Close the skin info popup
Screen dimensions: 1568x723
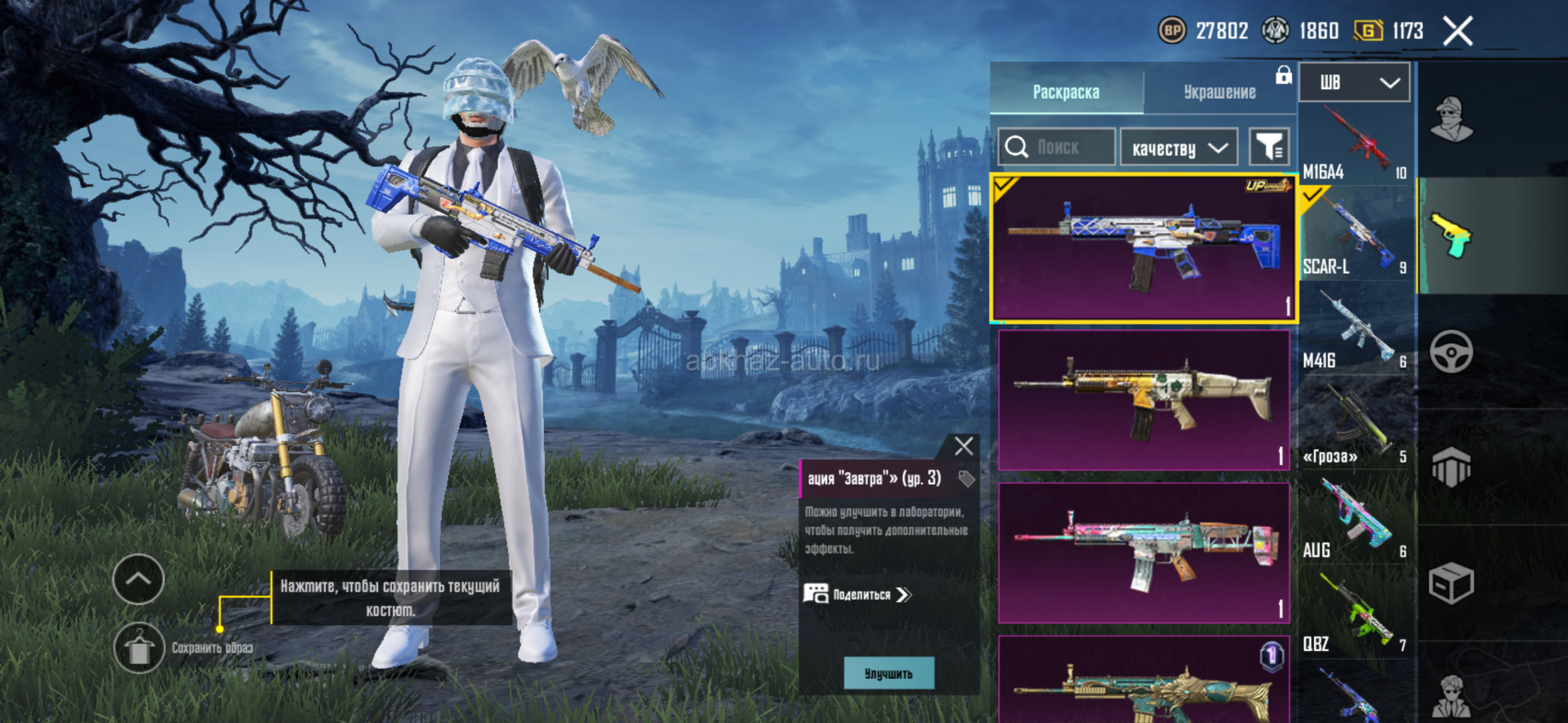click(x=964, y=446)
